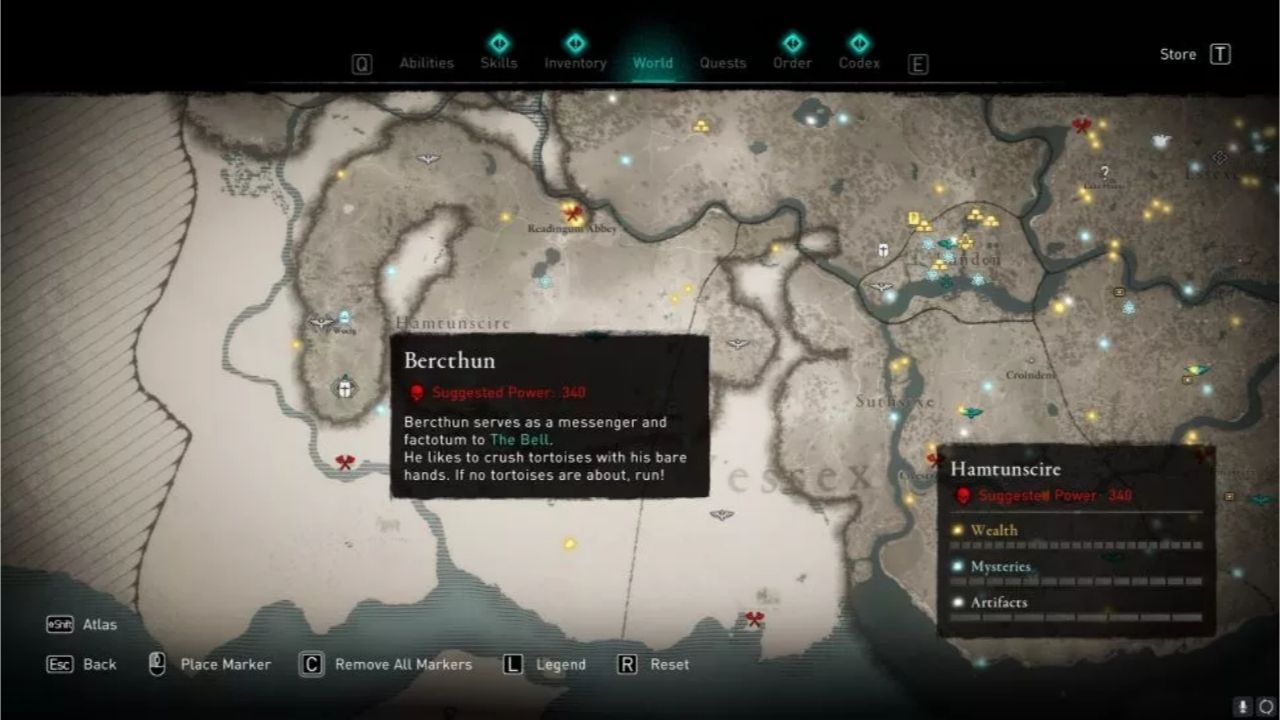The width and height of the screenshot is (1280, 720).
Task: Open the World tab
Action: (652, 63)
